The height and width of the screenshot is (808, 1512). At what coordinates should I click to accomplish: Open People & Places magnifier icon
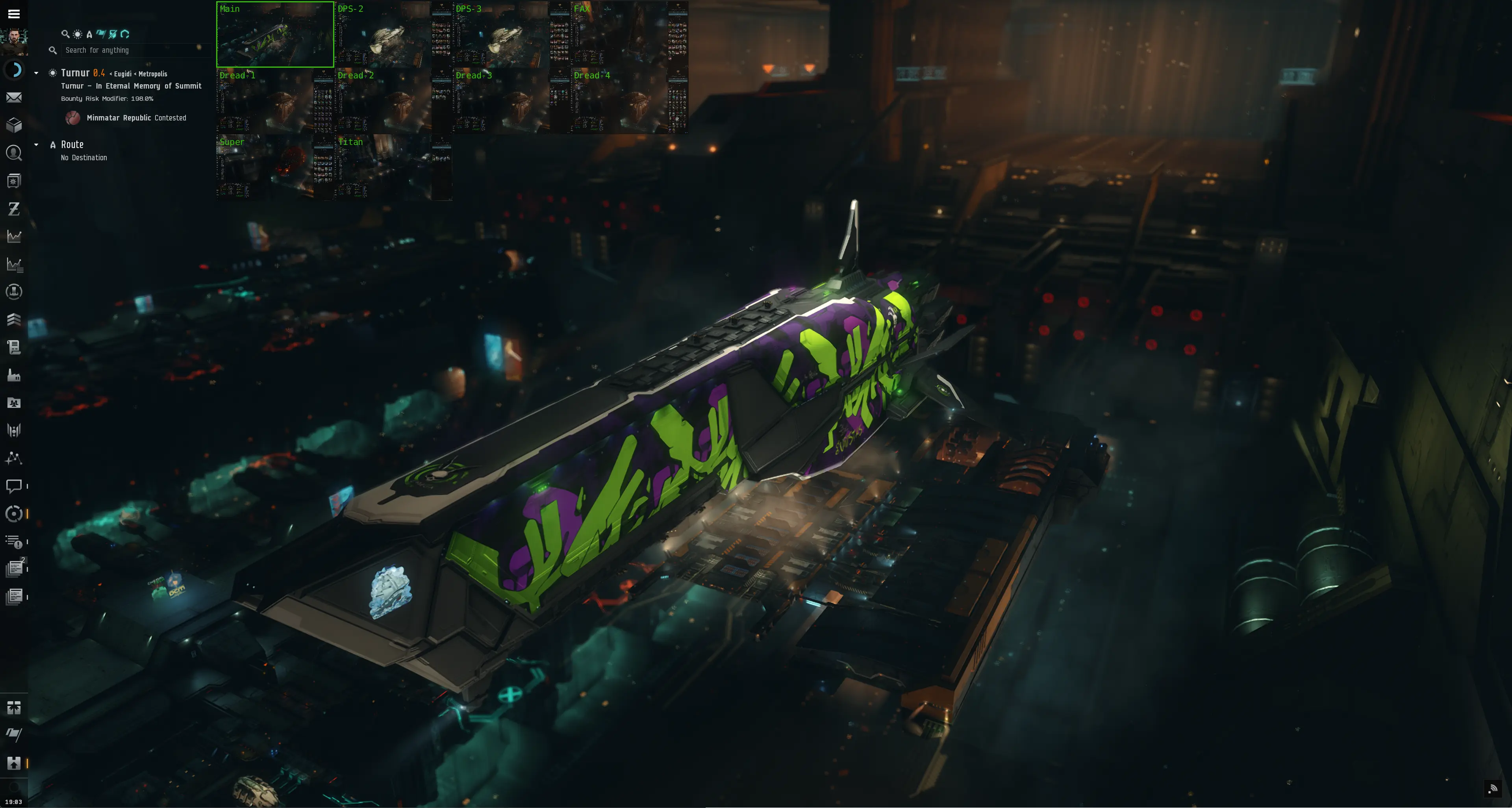pos(15,153)
